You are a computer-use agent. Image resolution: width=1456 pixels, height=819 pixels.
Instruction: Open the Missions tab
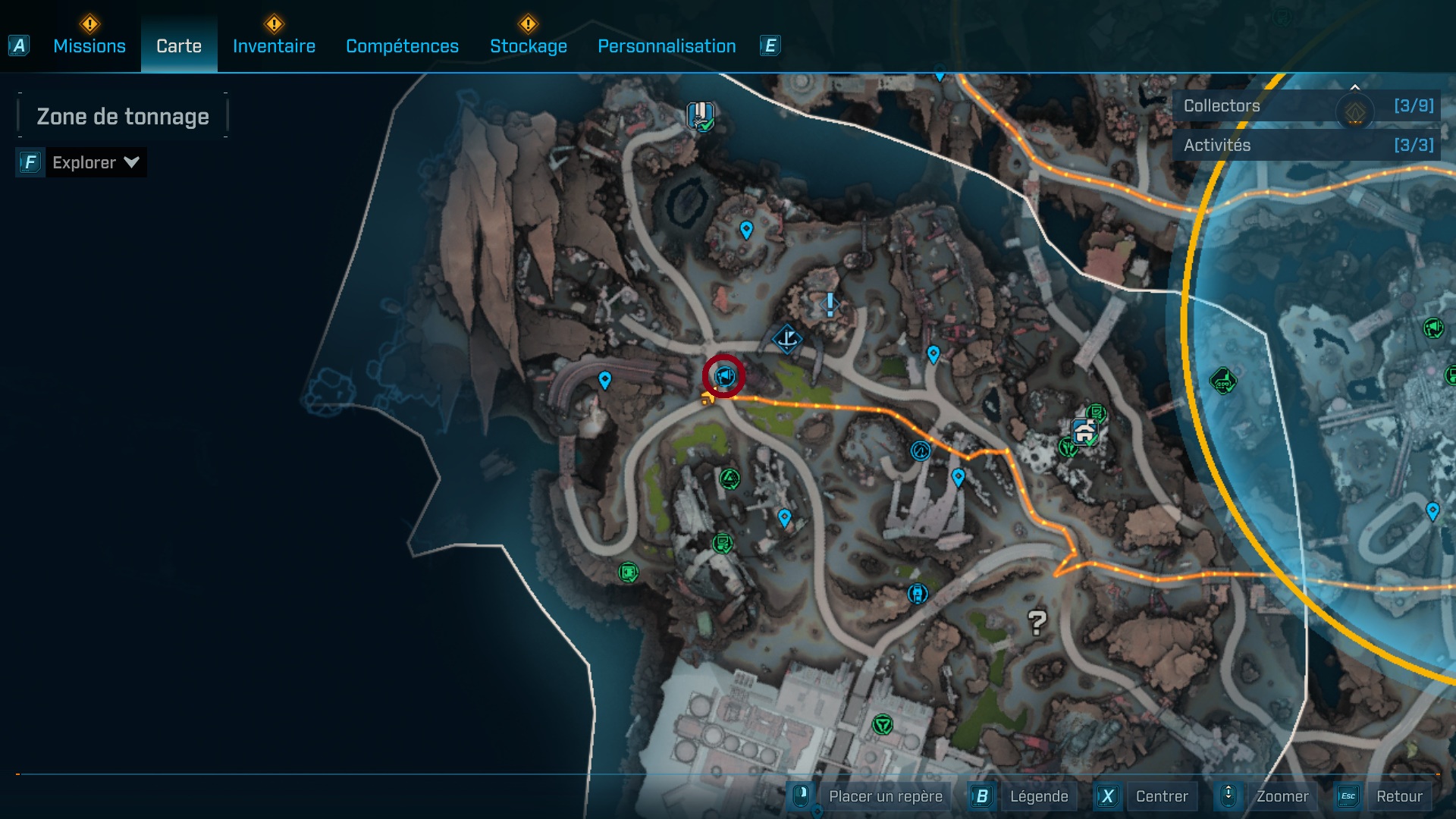coord(89,46)
